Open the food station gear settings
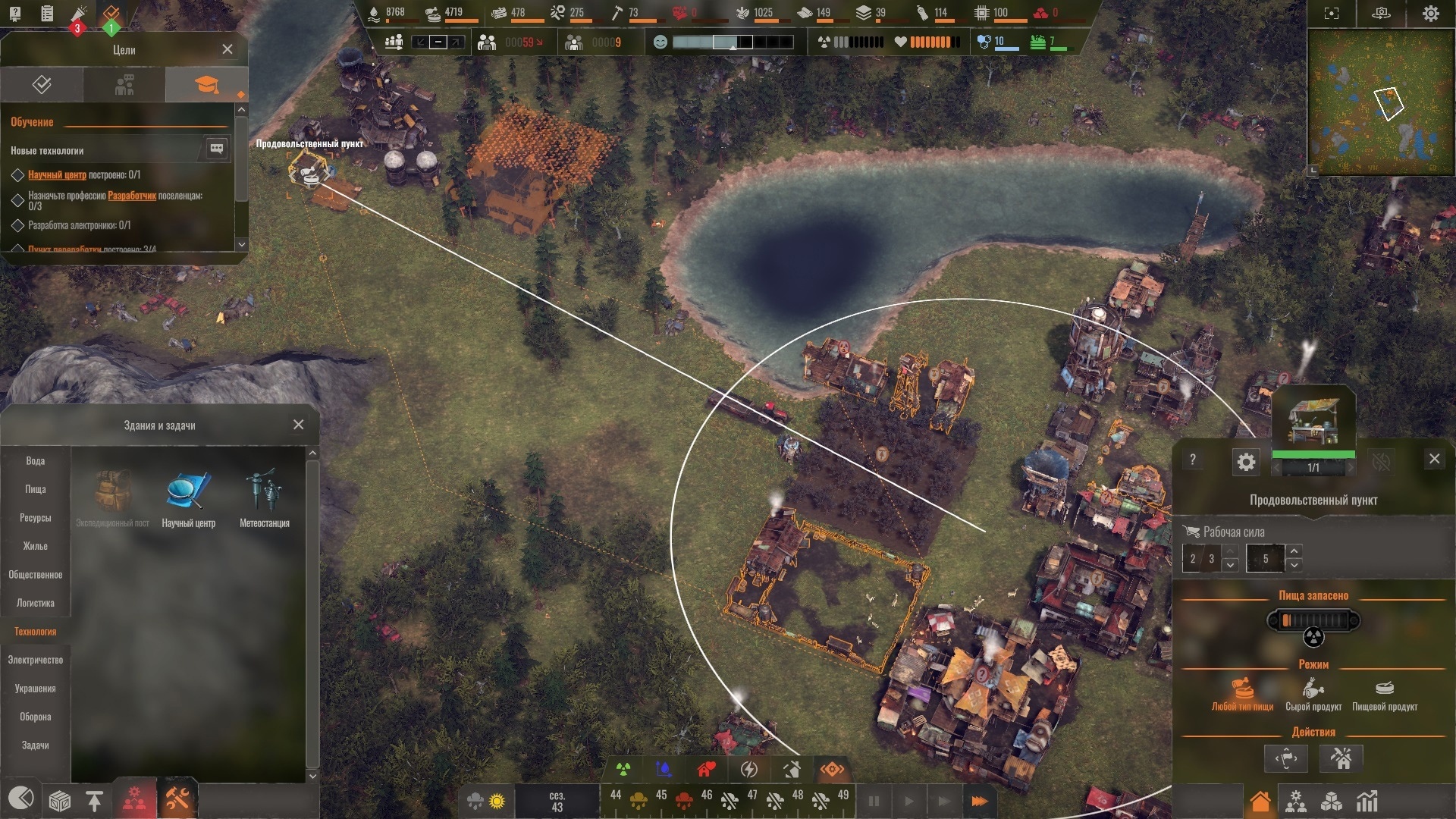This screenshot has width=1456, height=819. click(x=1246, y=462)
